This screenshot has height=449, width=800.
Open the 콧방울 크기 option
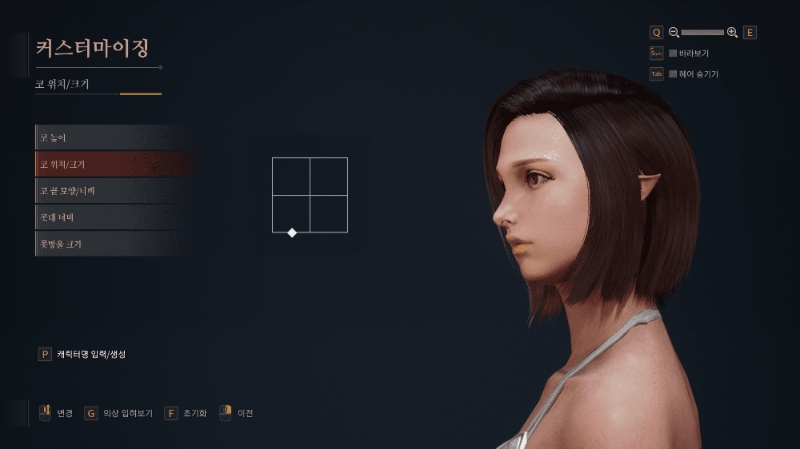[100, 244]
